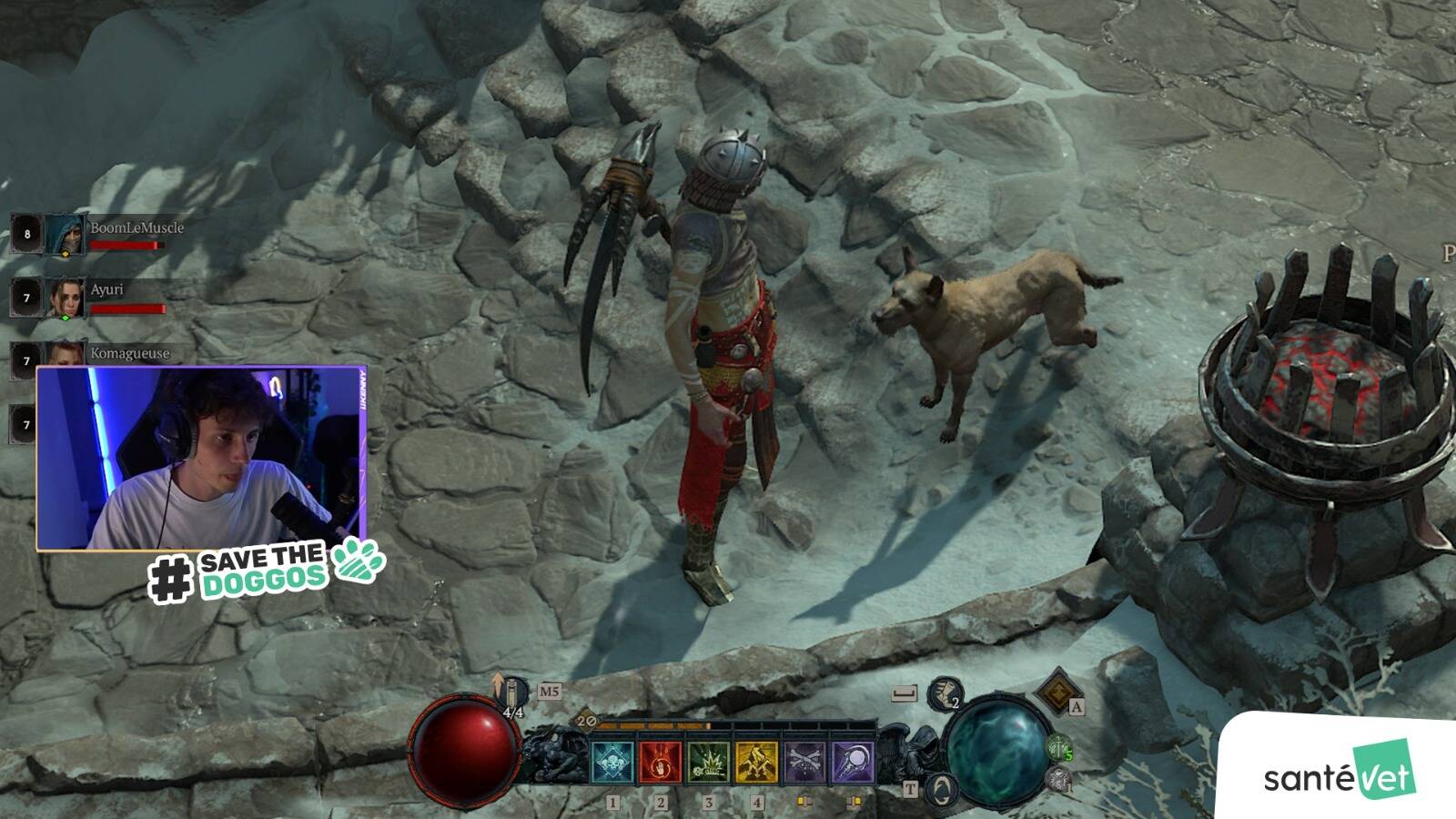The image size is (1456, 819).
Task: Click the SantéVet sponsor logo
Action: [1339, 775]
